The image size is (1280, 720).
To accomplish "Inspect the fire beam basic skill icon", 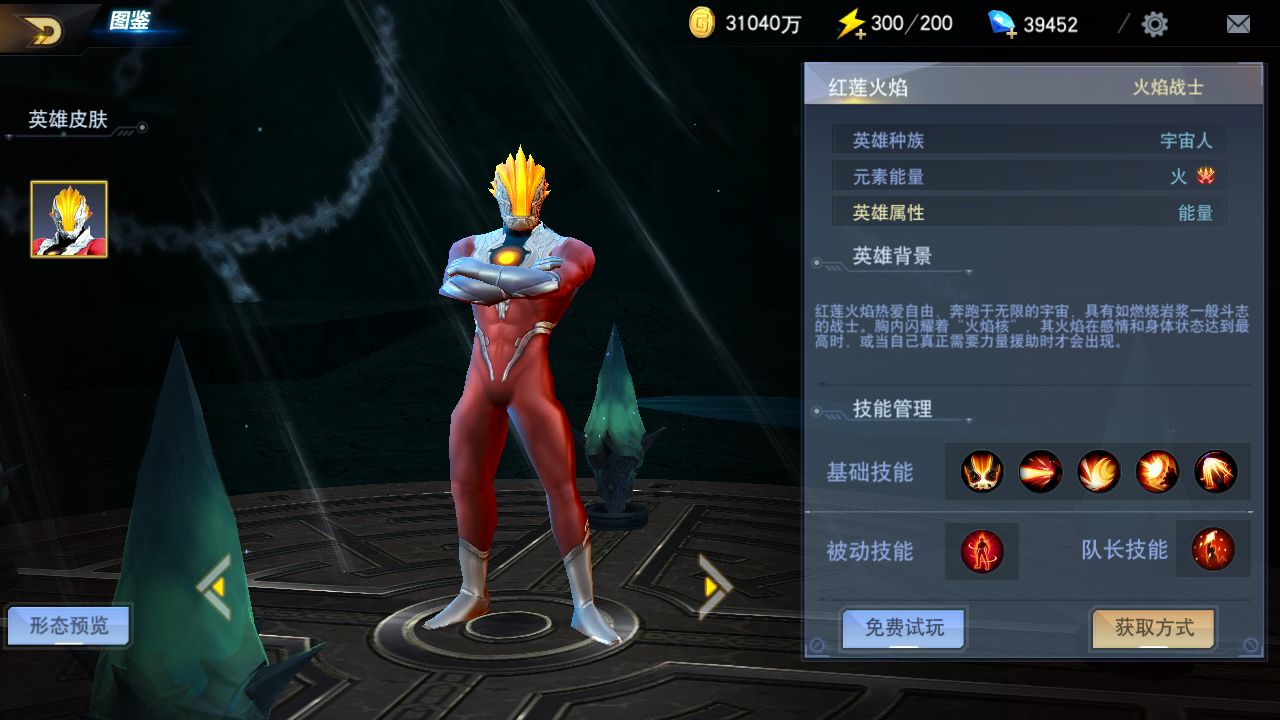I will [1040, 472].
